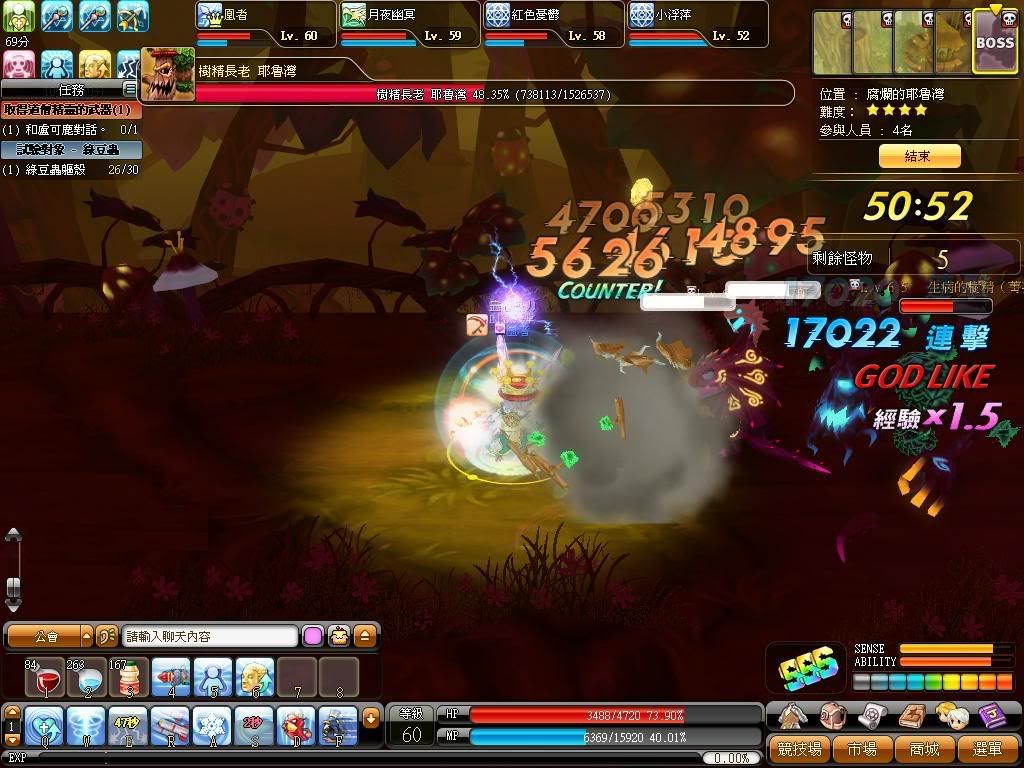Viewport: 1024px width, 768px height.
Task: Activate the red bird skill on D
Action: click(295, 723)
